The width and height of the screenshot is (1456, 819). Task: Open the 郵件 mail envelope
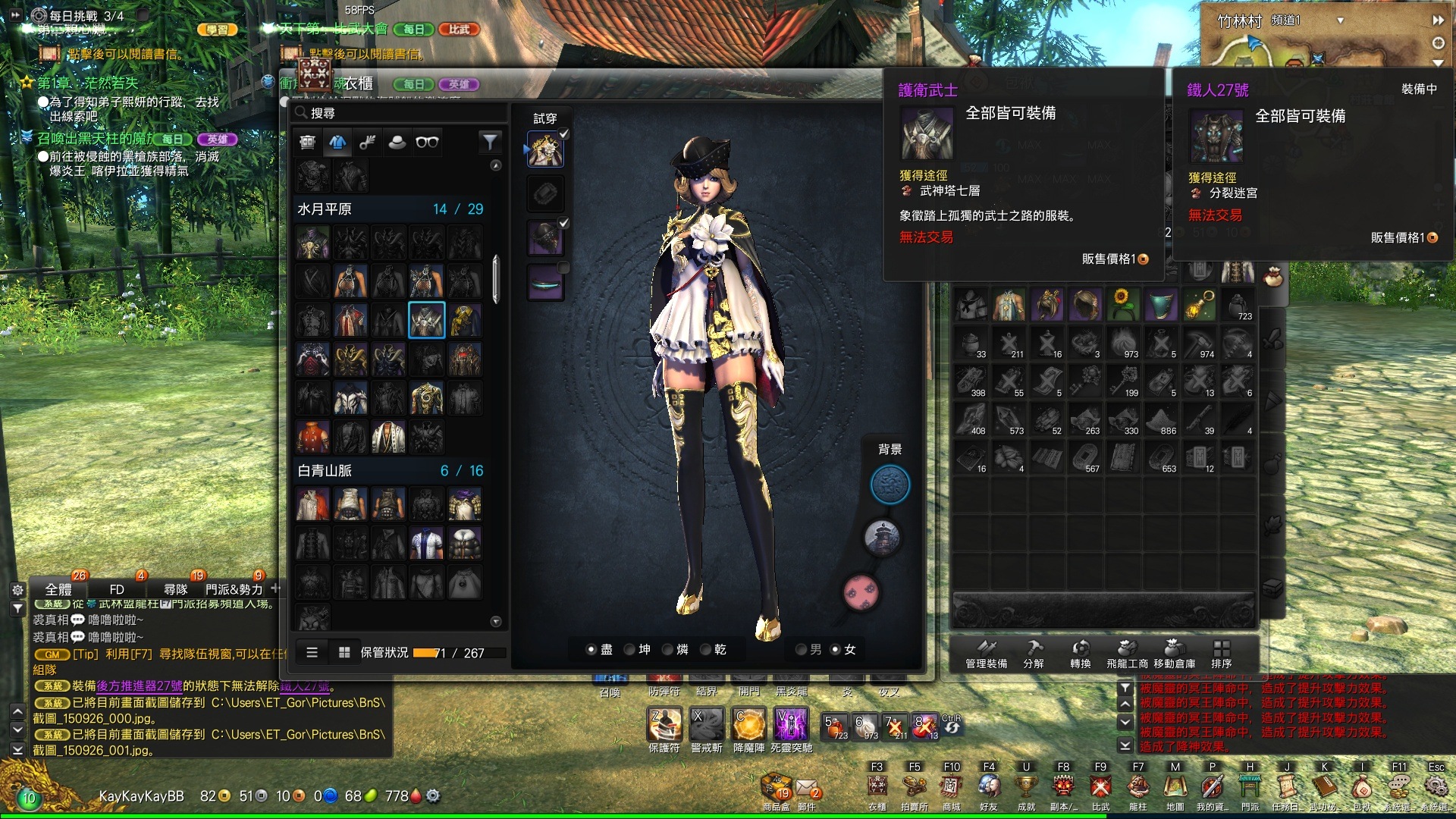click(806, 790)
